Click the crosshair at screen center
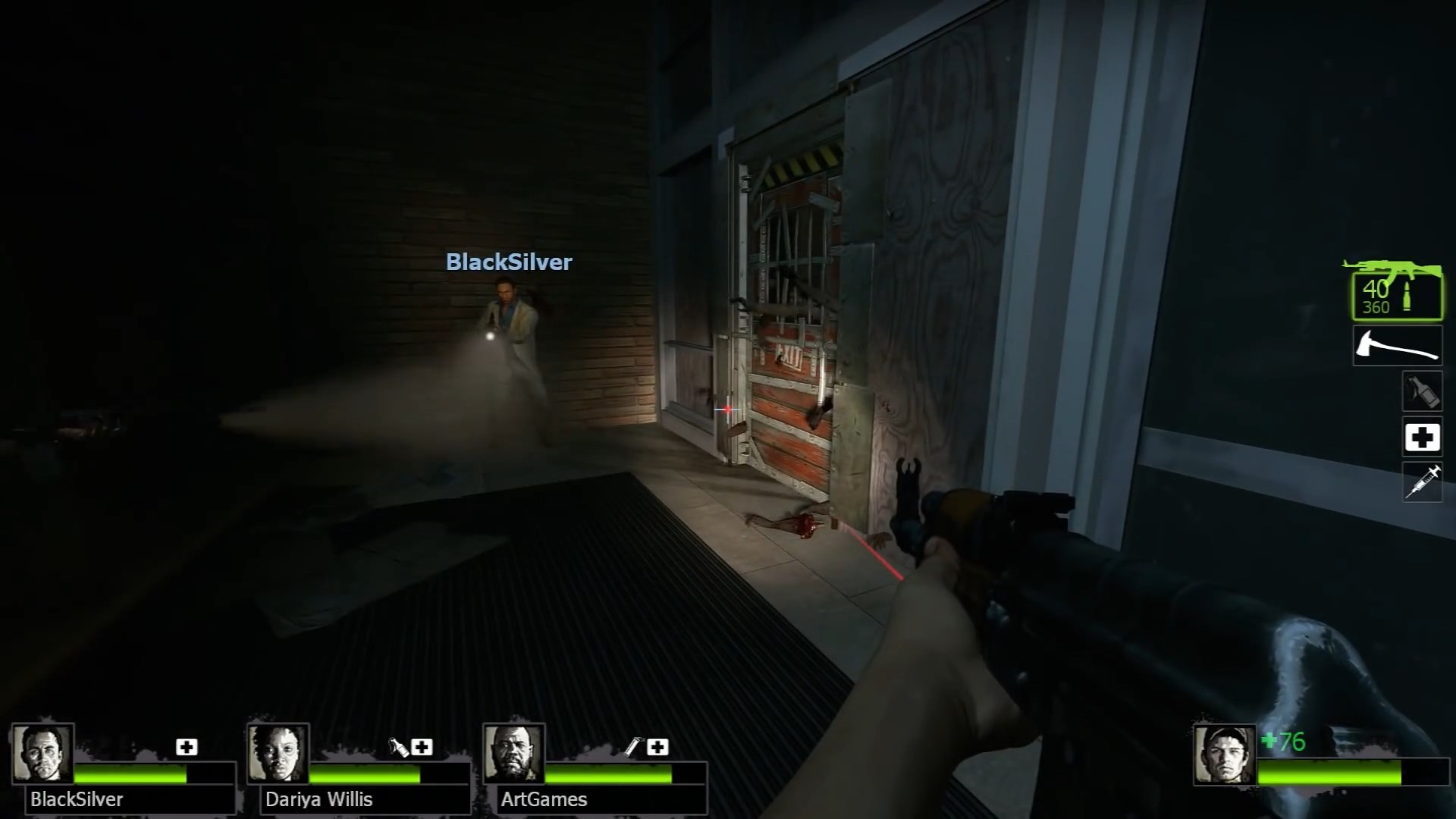This screenshot has height=819, width=1456. (727, 409)
